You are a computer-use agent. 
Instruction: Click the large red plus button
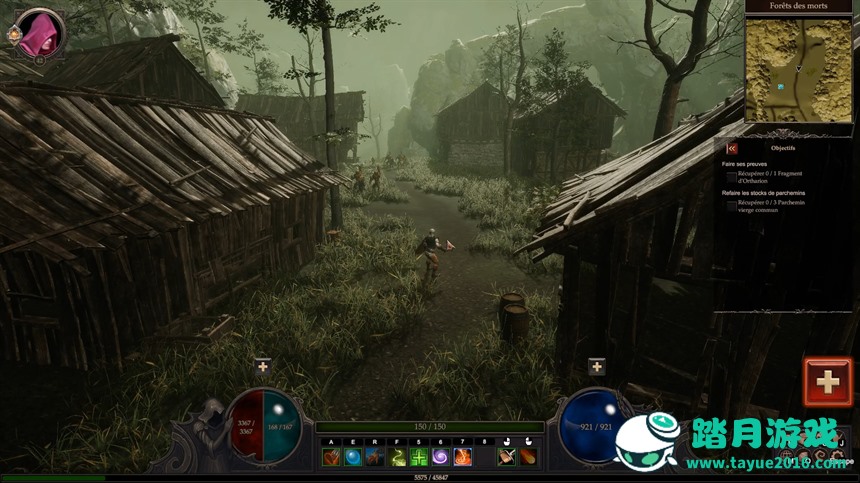(827, 382)
